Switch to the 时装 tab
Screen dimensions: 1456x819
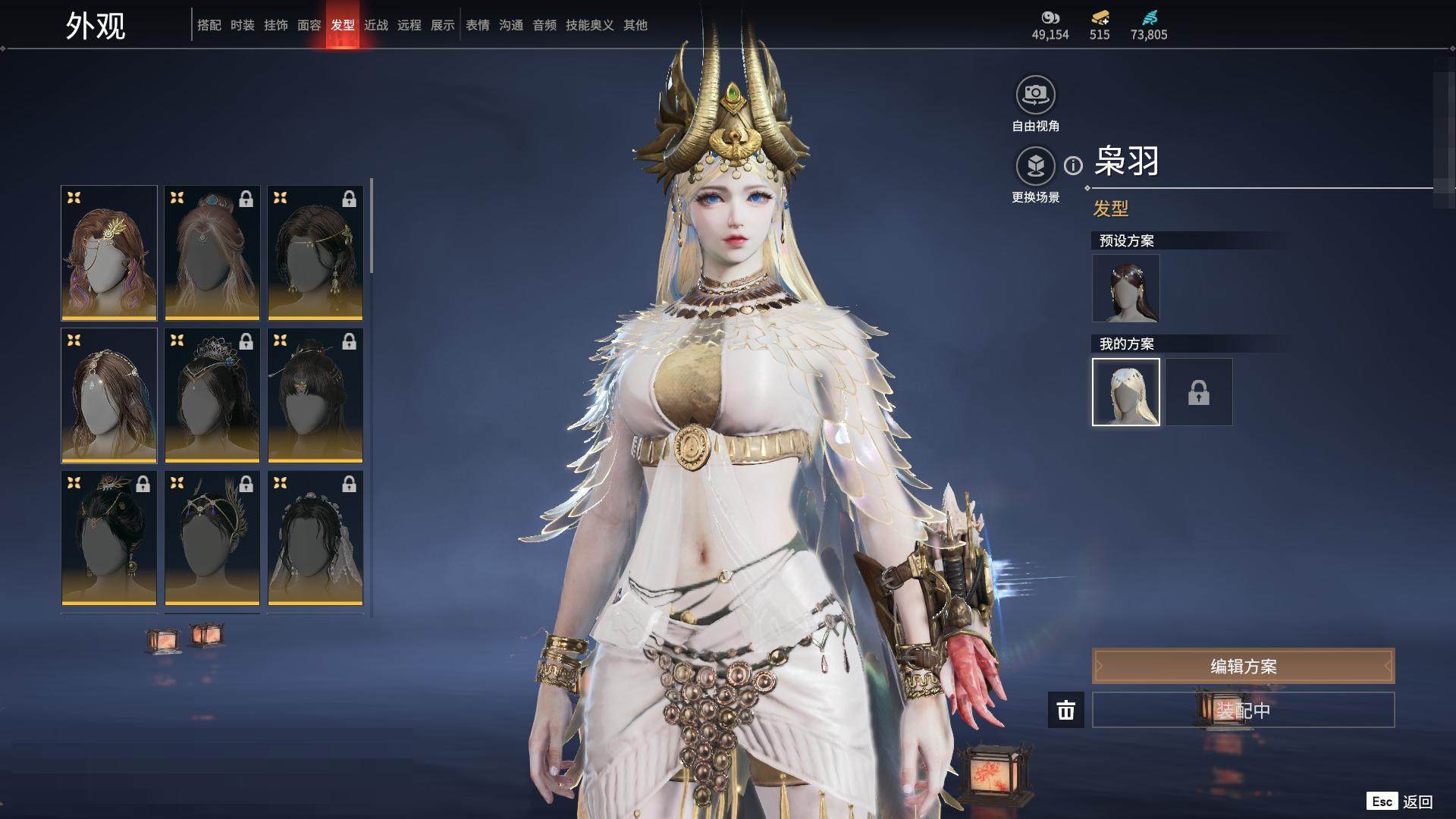(x=243, y=25)
